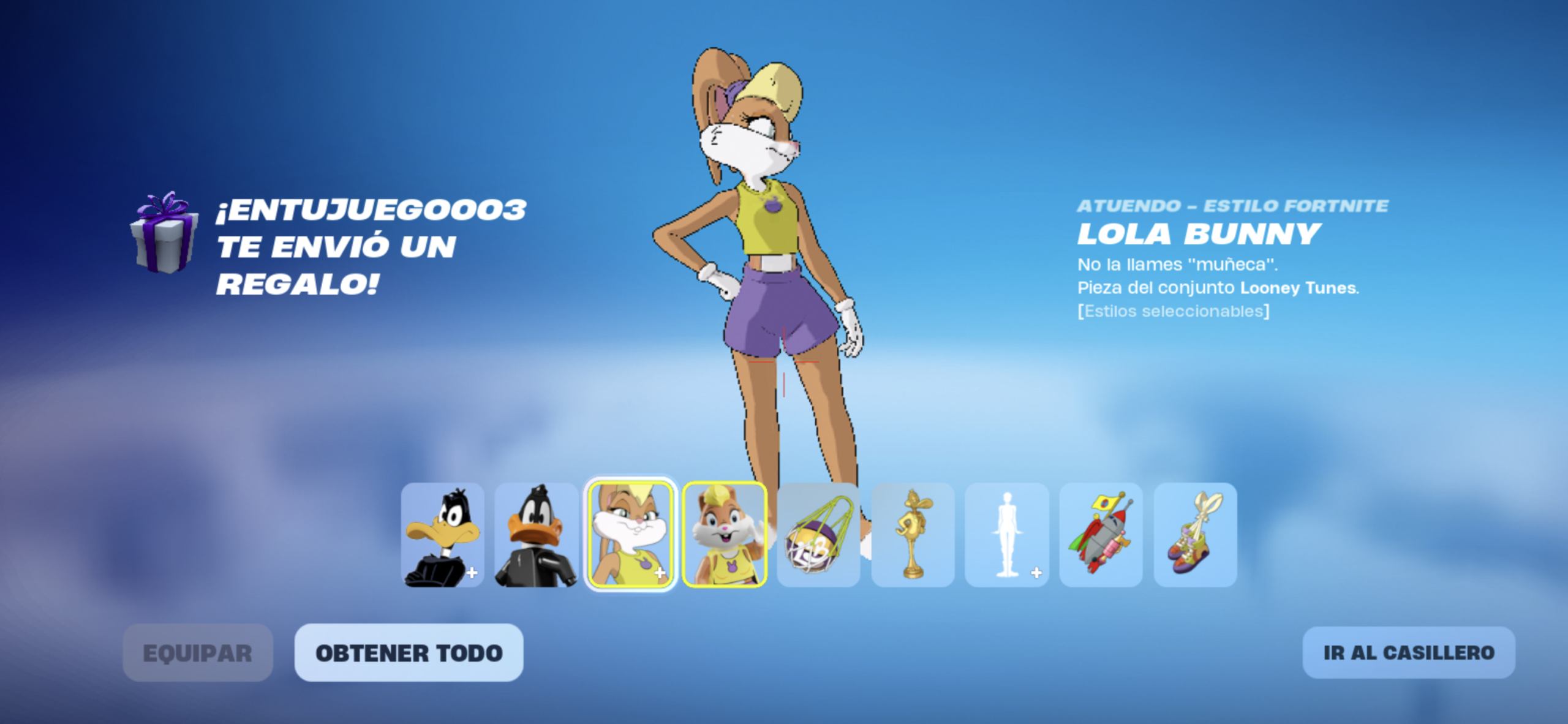This screenshot has width=1568, height=724.
Task: Choose the cartoon Lola Bunny outfit thumbnail
Action: point(630,535)
